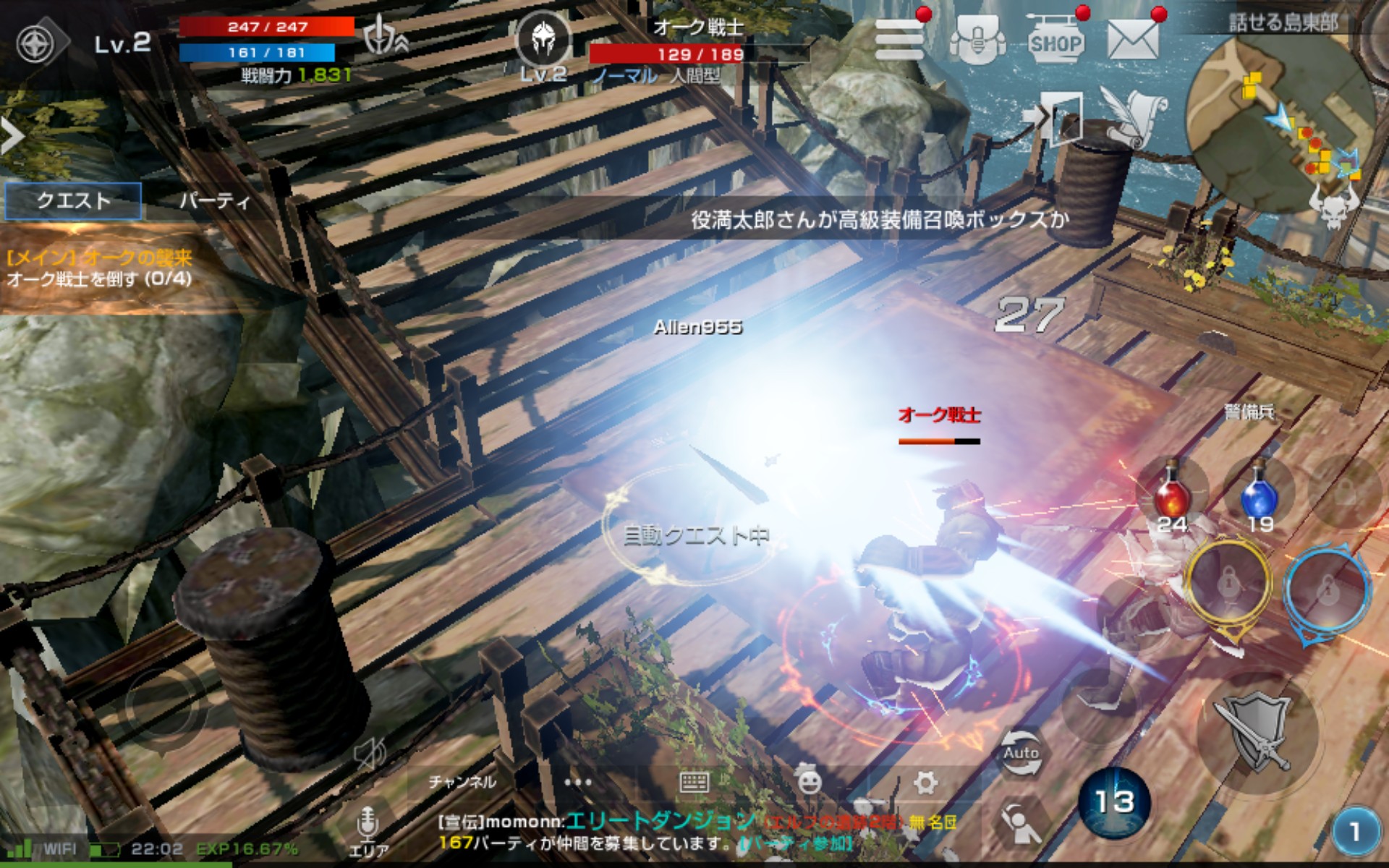Open the quill and scroll icon
Screen dimensions: 1389x868
[x=1133, y=116]
